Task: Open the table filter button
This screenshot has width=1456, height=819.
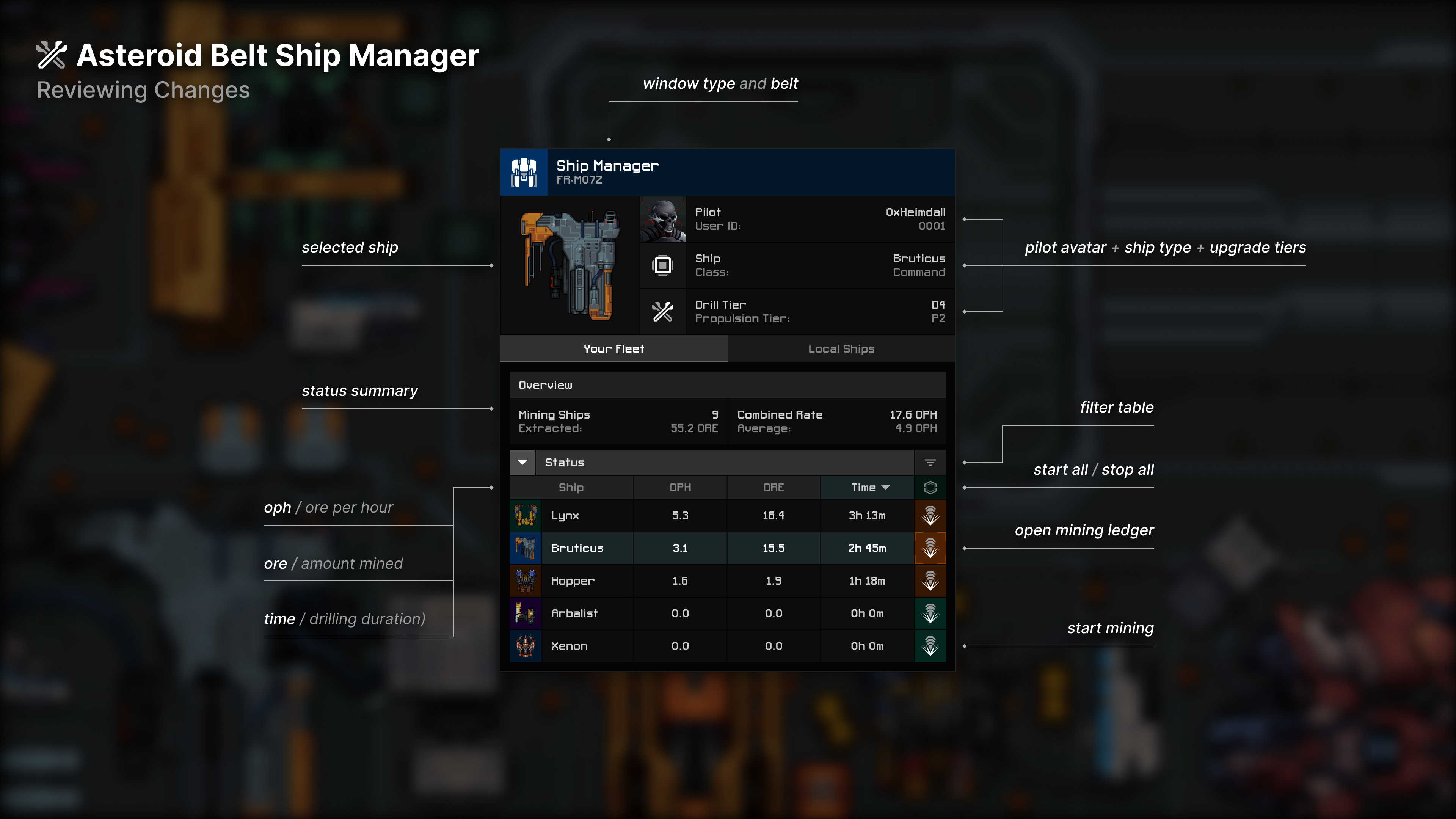Action: [x=930, y=462]
